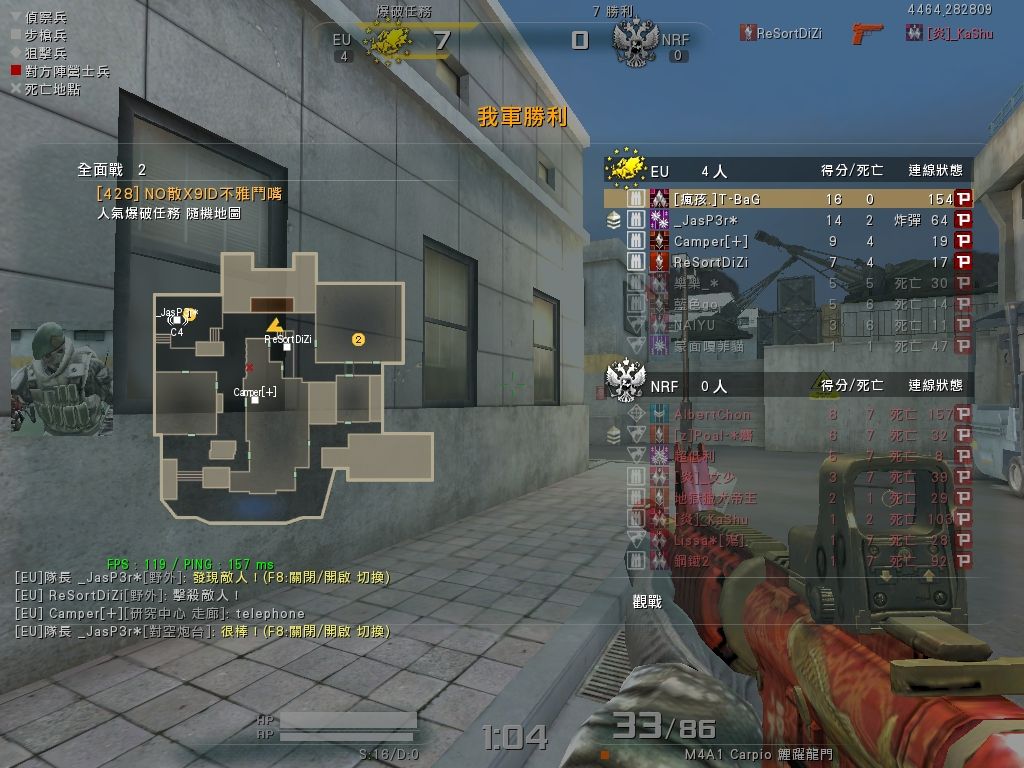Click the NRF eagle emblem in the top score bar
This screenshot has width=1024, height=768.
pyautogui.click(x=633, y=40)
